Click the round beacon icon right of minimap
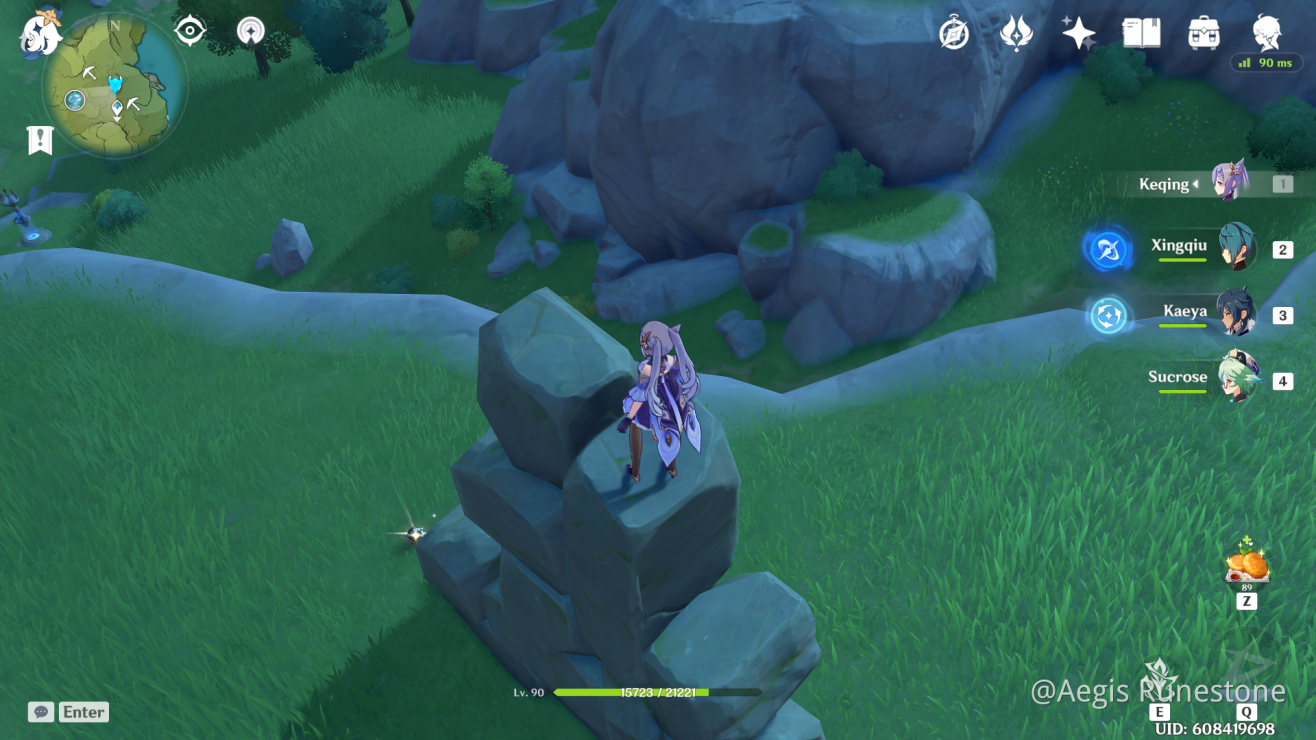 coord(251,32)
